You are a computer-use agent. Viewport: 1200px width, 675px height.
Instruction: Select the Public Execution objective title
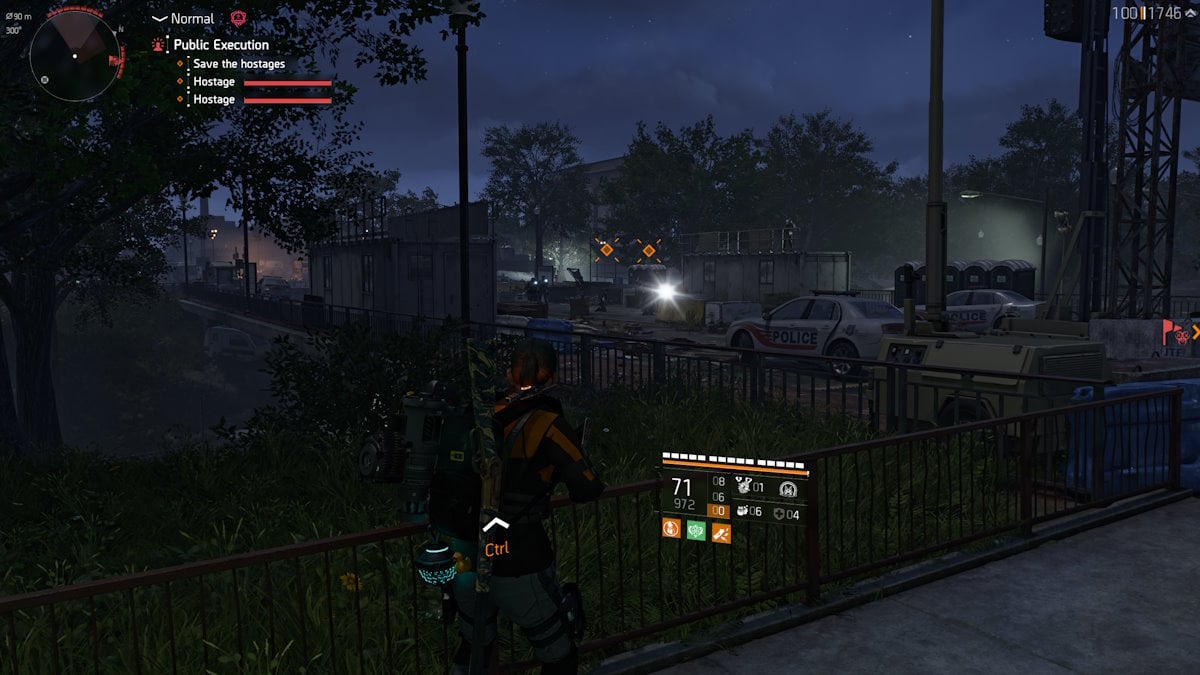(x=221, y=45)
